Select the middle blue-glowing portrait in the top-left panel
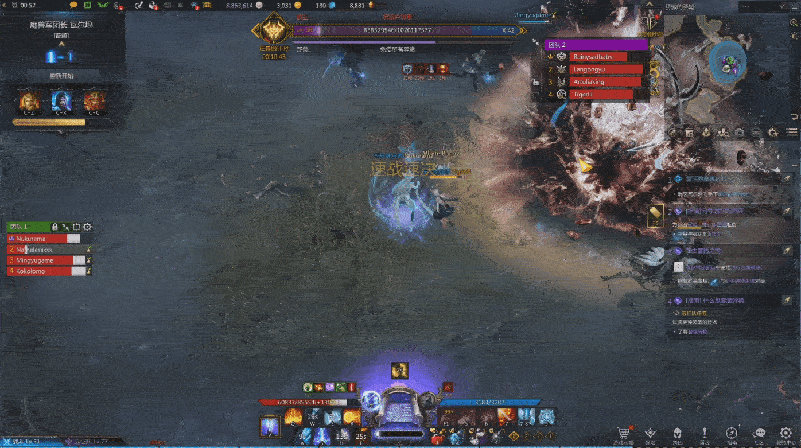 [x=61, y=101]
